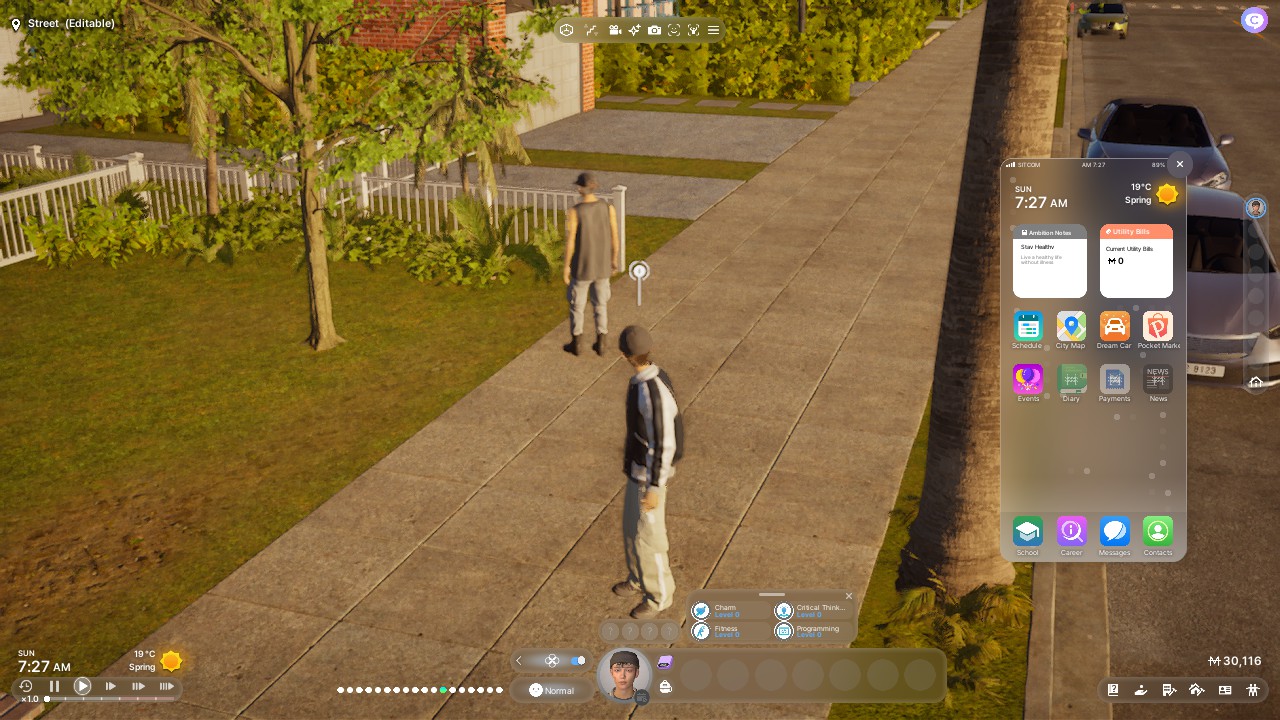Open the camera photo mode
1280x720 pixels.
[654, 31]
